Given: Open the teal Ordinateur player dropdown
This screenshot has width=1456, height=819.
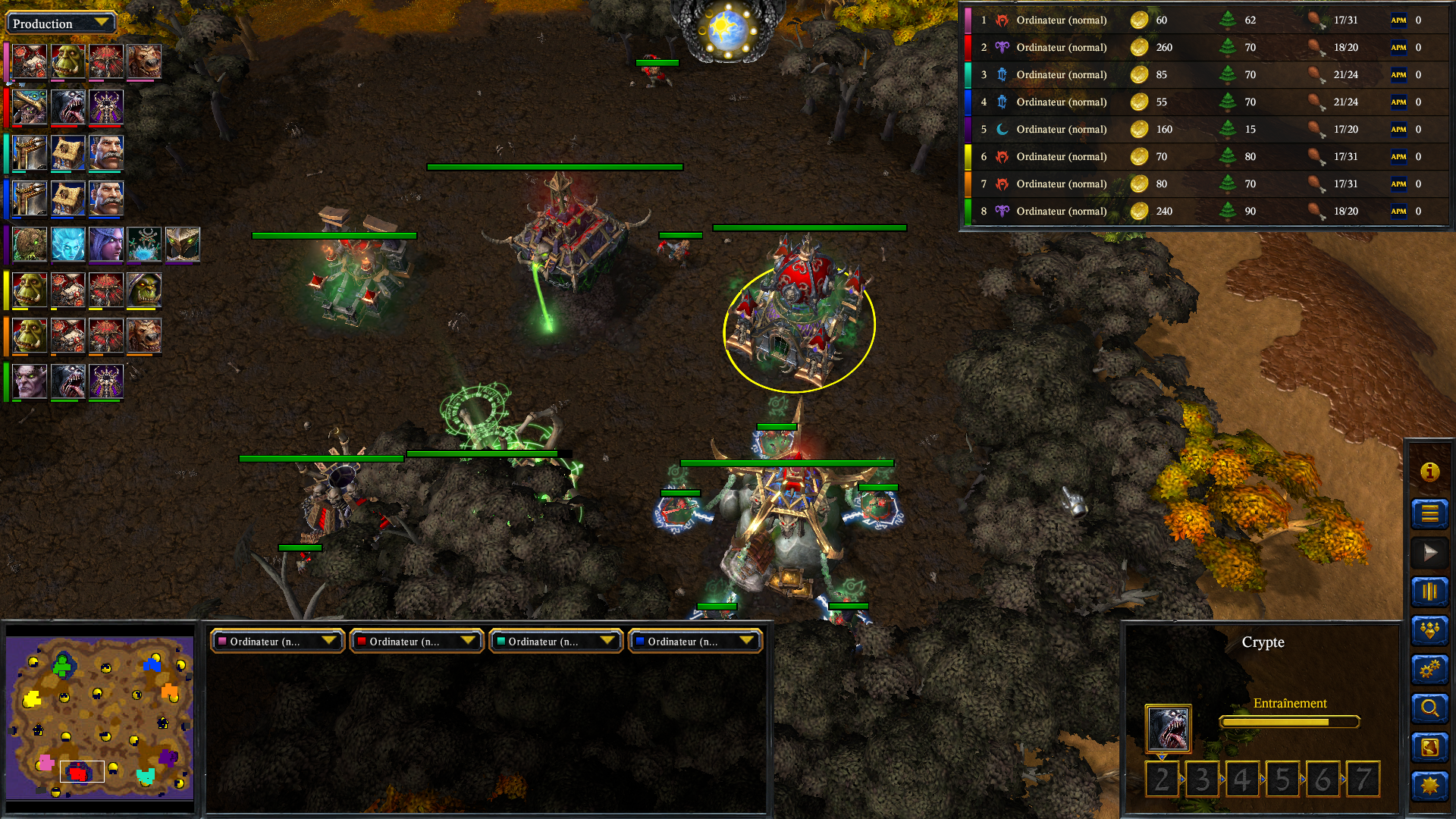Looking at the screenshot, I should point(556,642).
